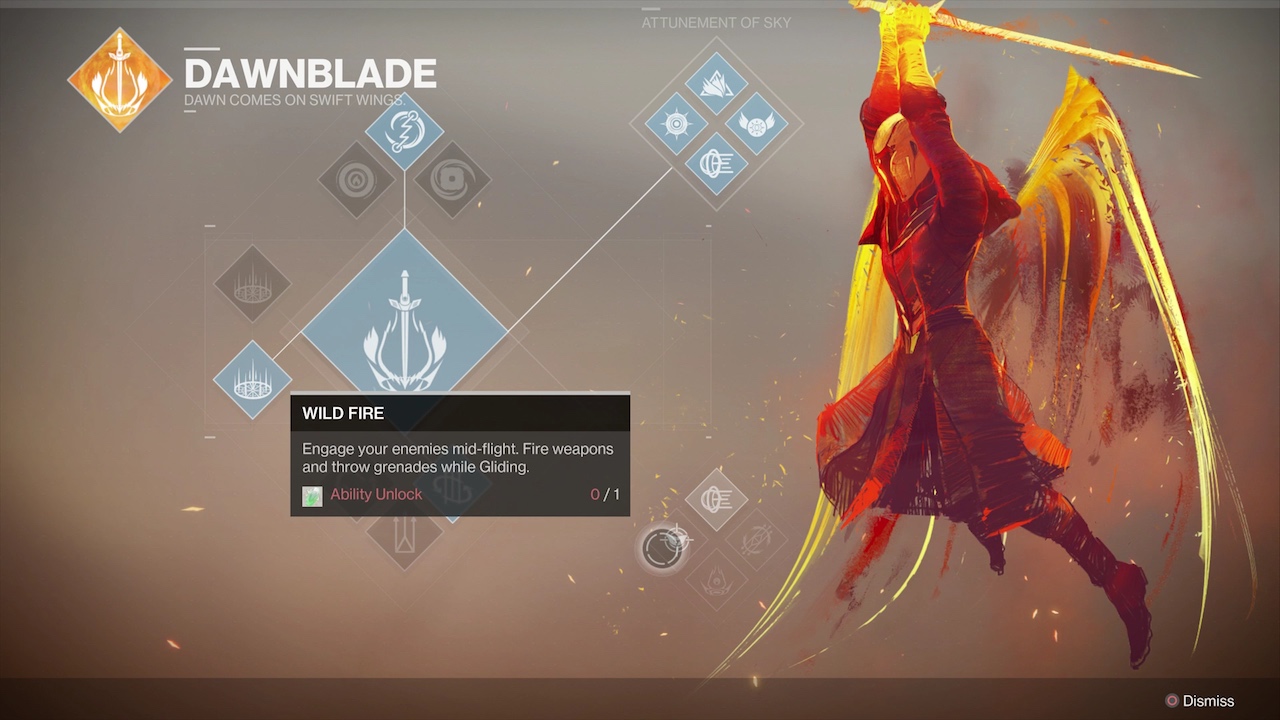Select the dimmed rift class ability node

pos(252,283)
